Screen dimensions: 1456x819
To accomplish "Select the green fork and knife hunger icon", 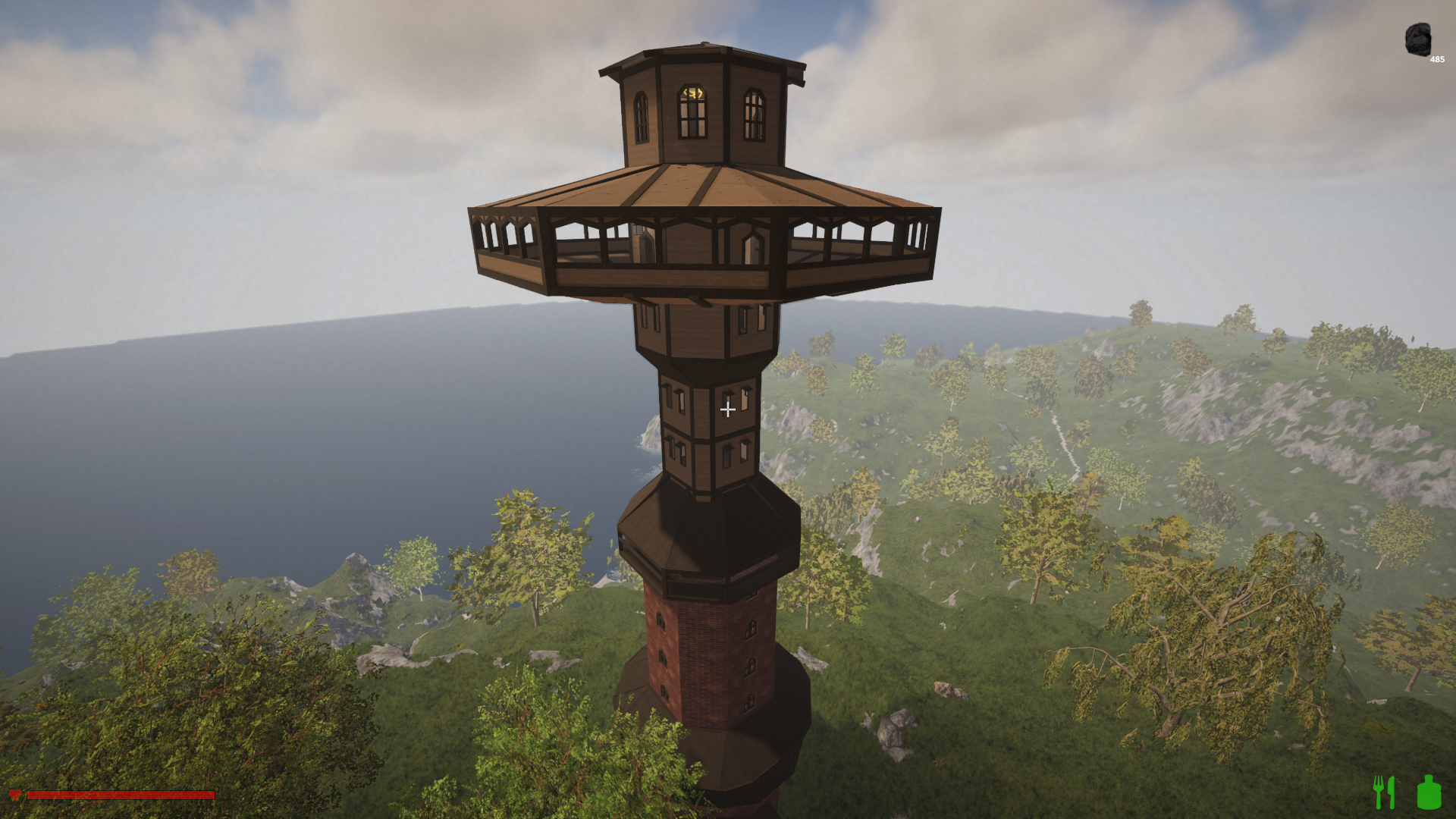I will pyautogui.click(x=1384, y=792).
